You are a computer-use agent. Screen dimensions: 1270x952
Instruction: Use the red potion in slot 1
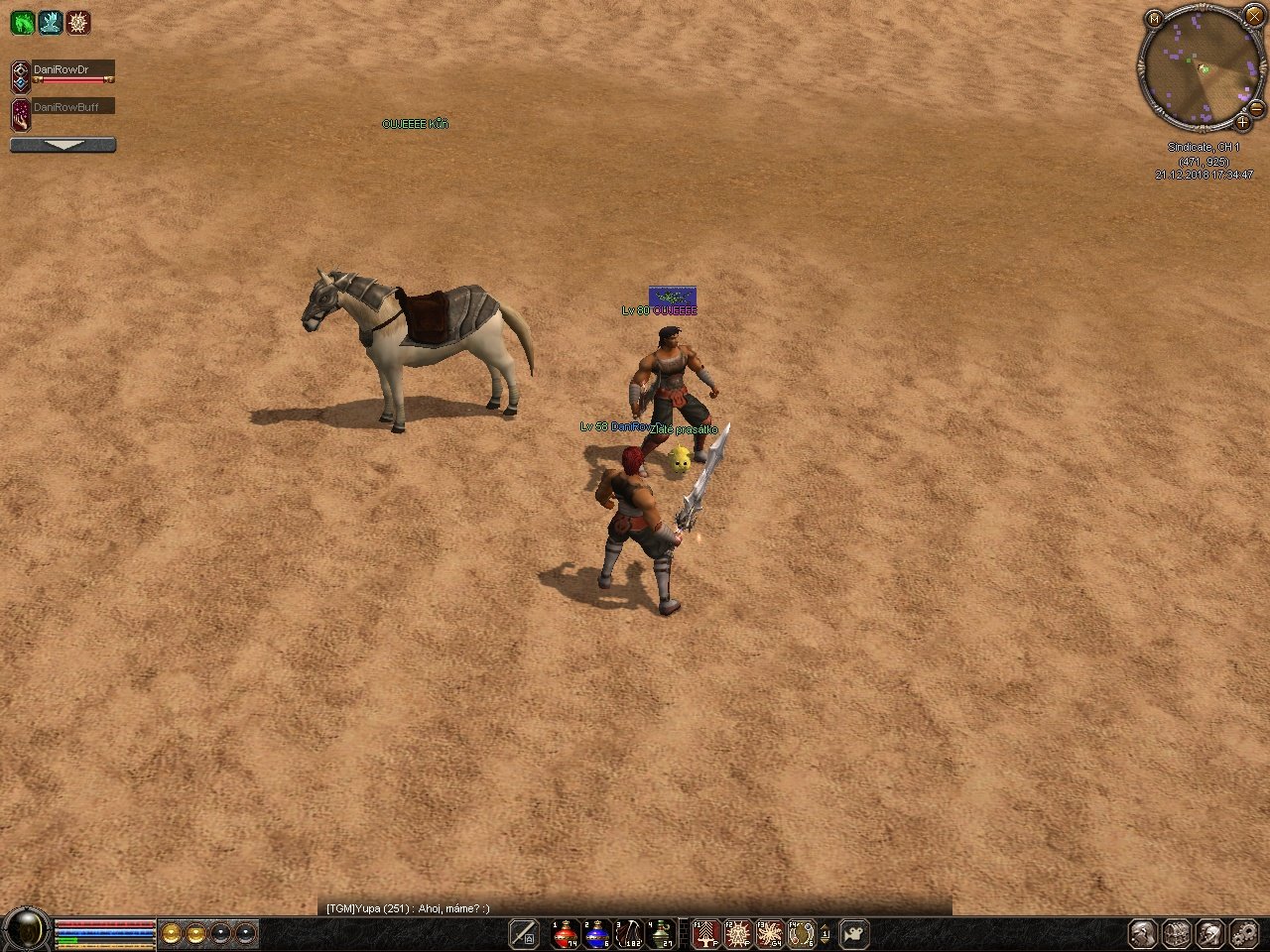pos(566,933)
